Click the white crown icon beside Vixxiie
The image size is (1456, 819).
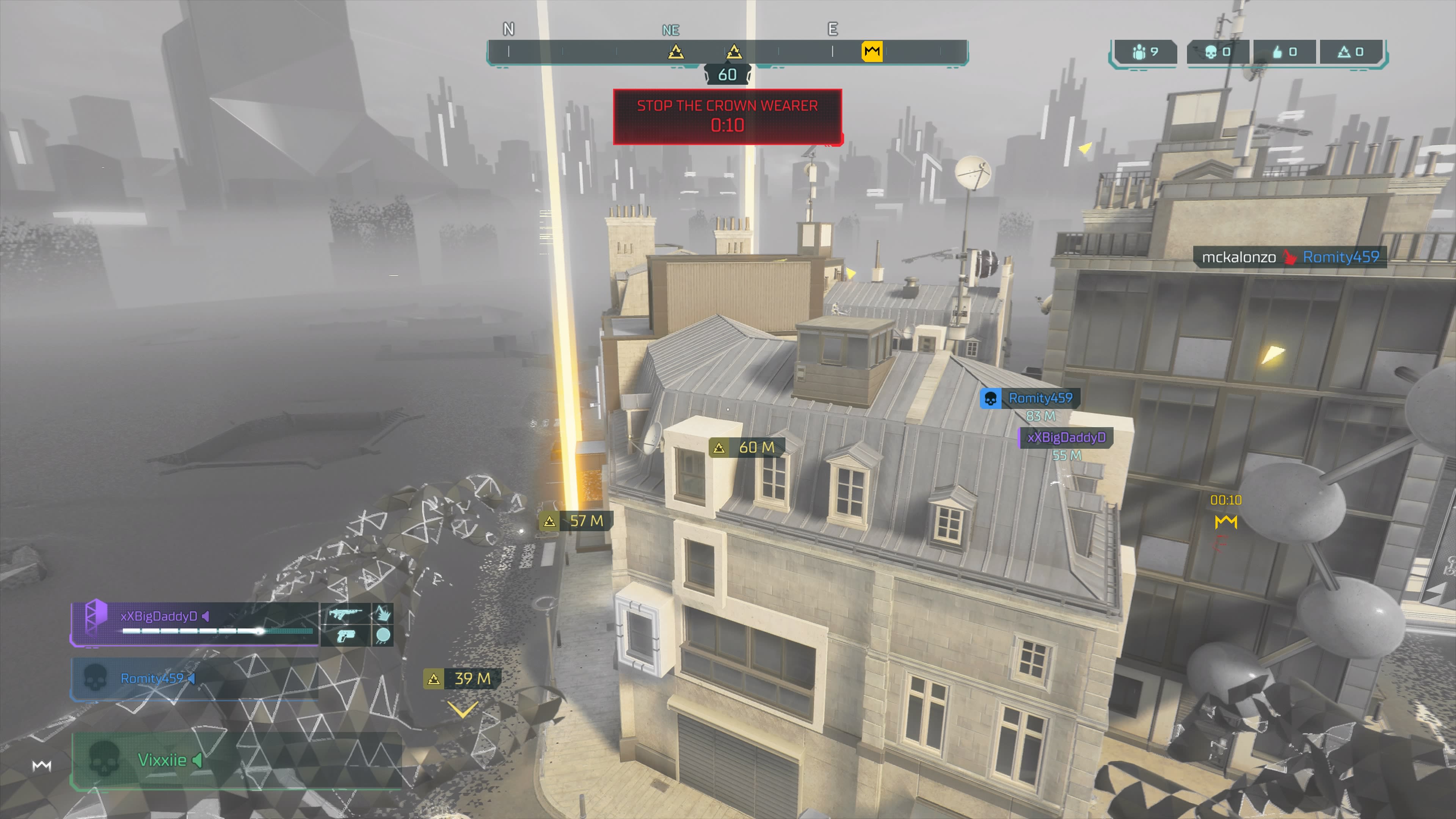pos(42,766)
